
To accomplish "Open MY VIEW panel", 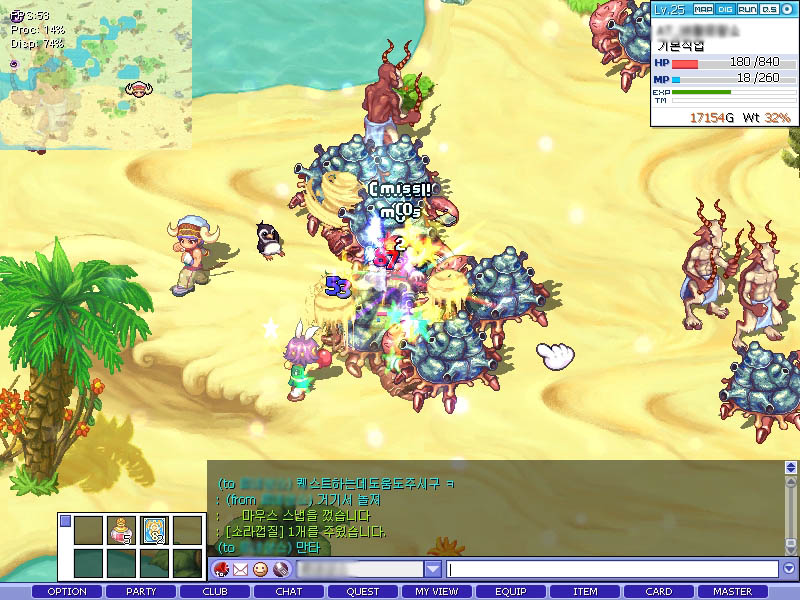I will pos(437,592).
